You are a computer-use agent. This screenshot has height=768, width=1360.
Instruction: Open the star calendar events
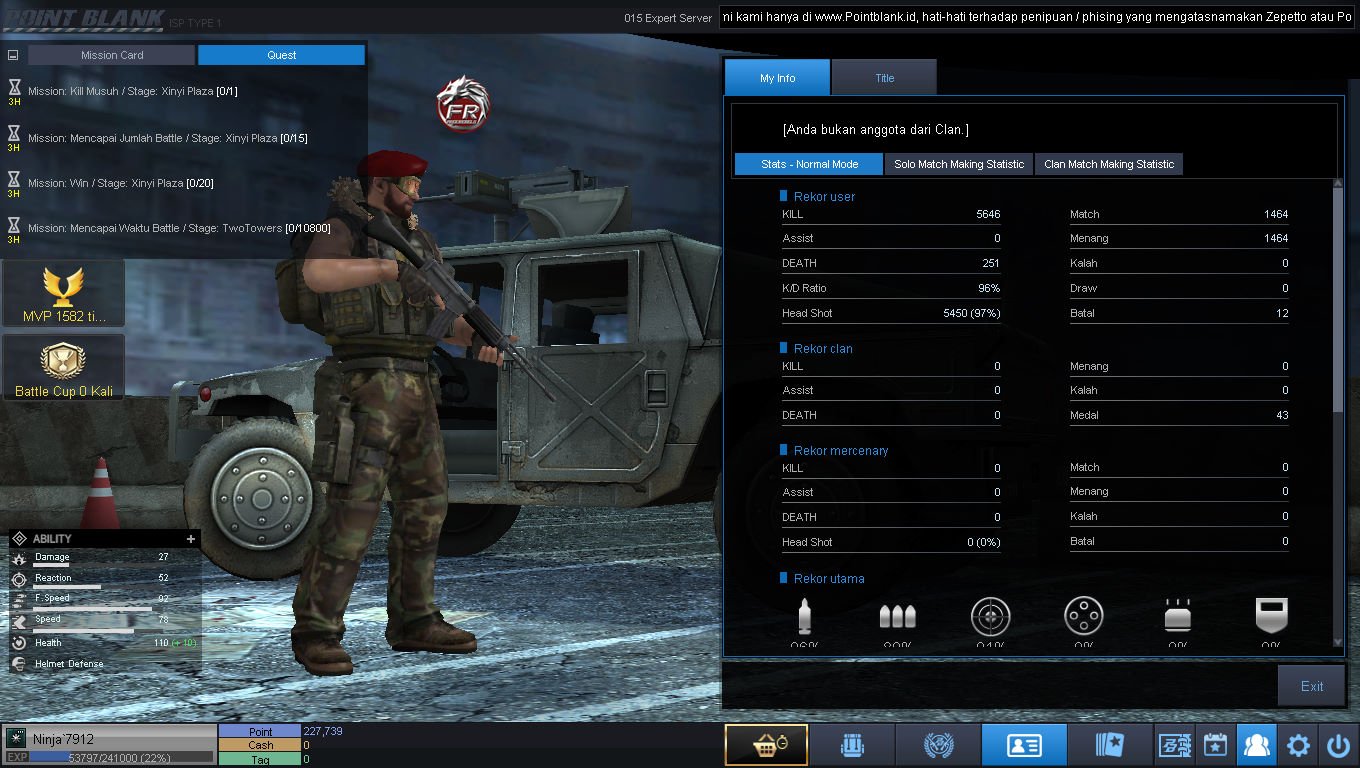[x=1215, y=745]
